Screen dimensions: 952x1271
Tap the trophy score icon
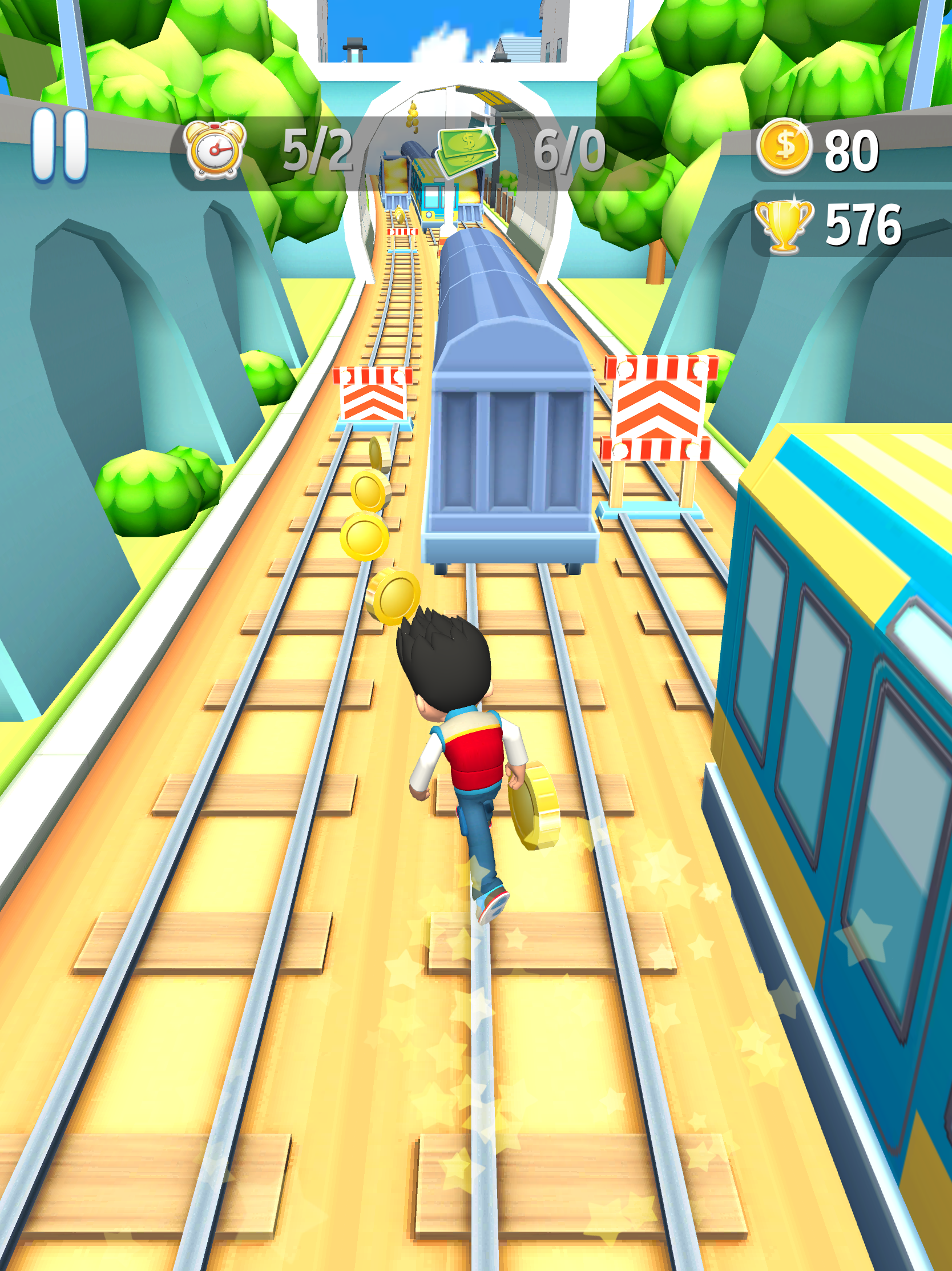point(785,224)
